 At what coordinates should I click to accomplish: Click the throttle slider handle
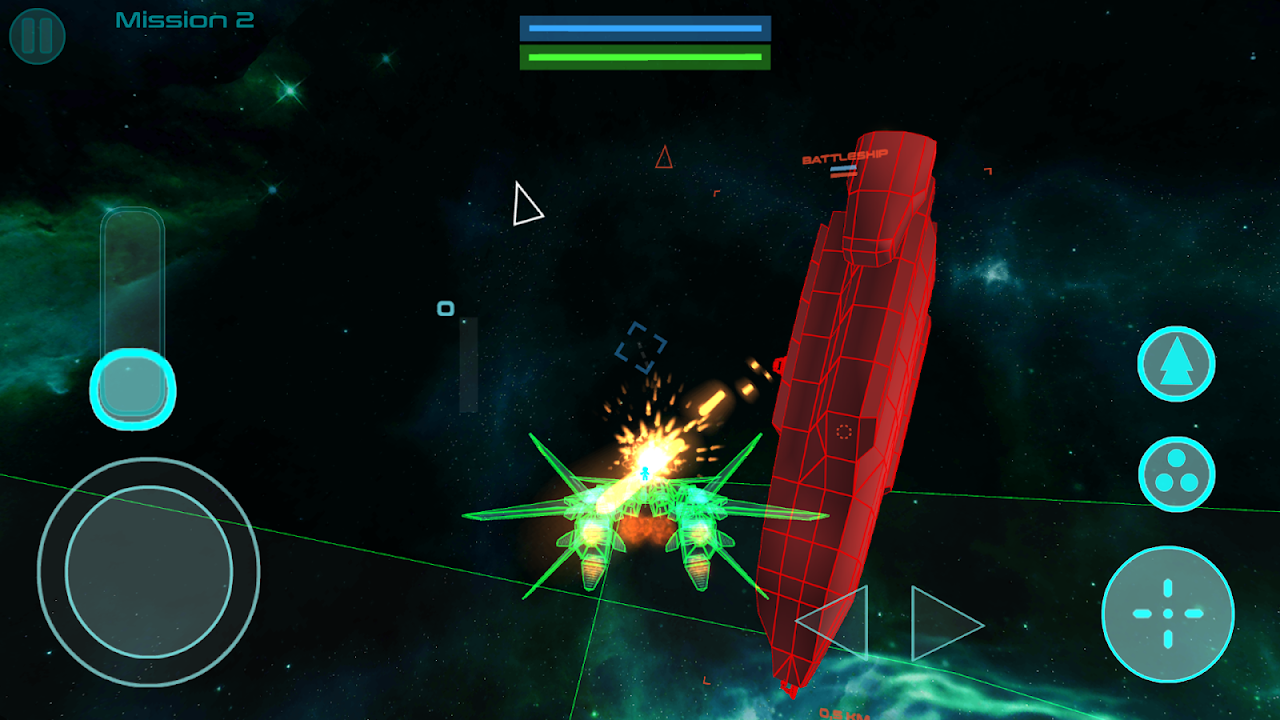(x=133, y=387)
